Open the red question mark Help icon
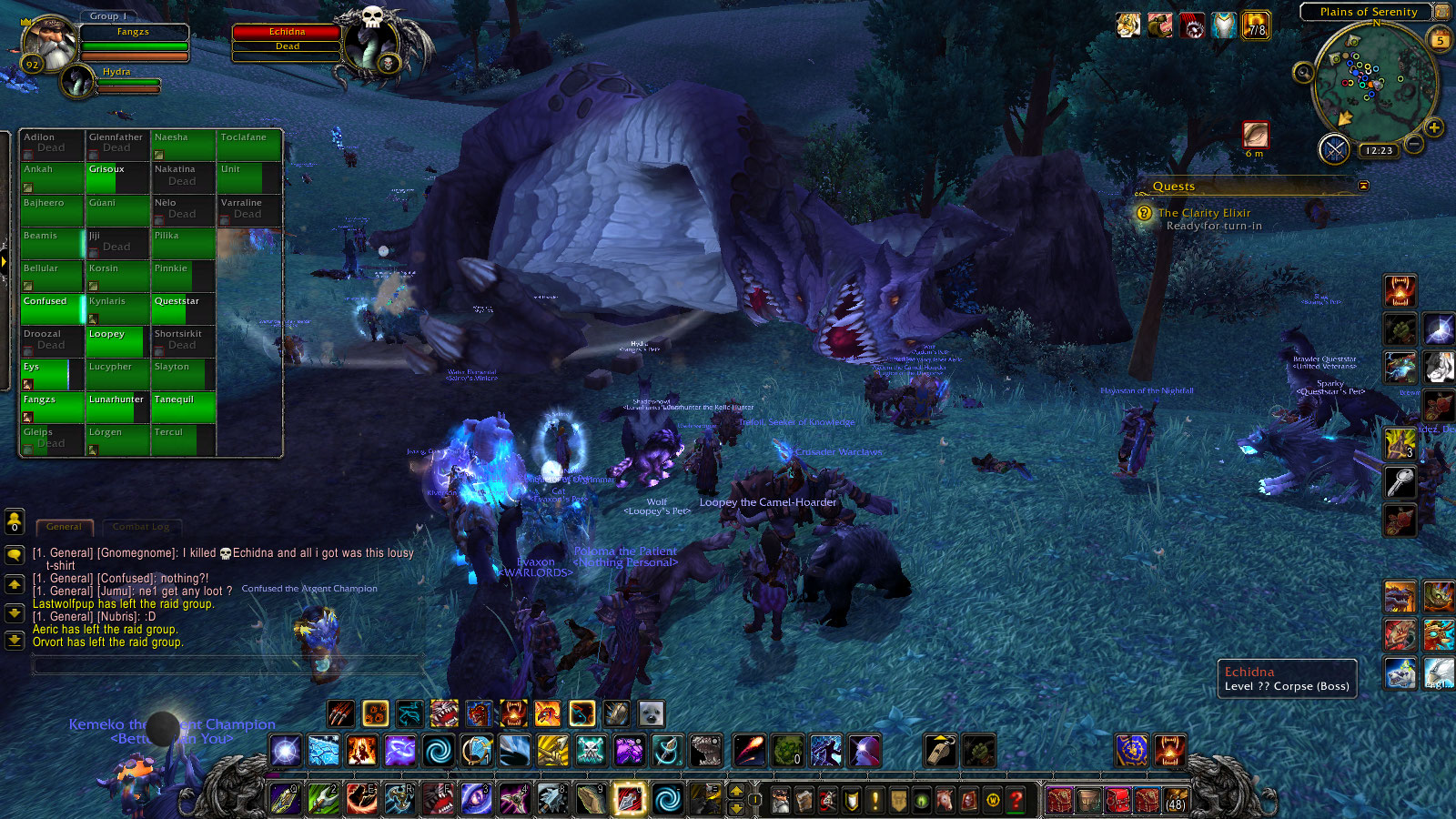1456x819 pixels. tap(1016, 801)
